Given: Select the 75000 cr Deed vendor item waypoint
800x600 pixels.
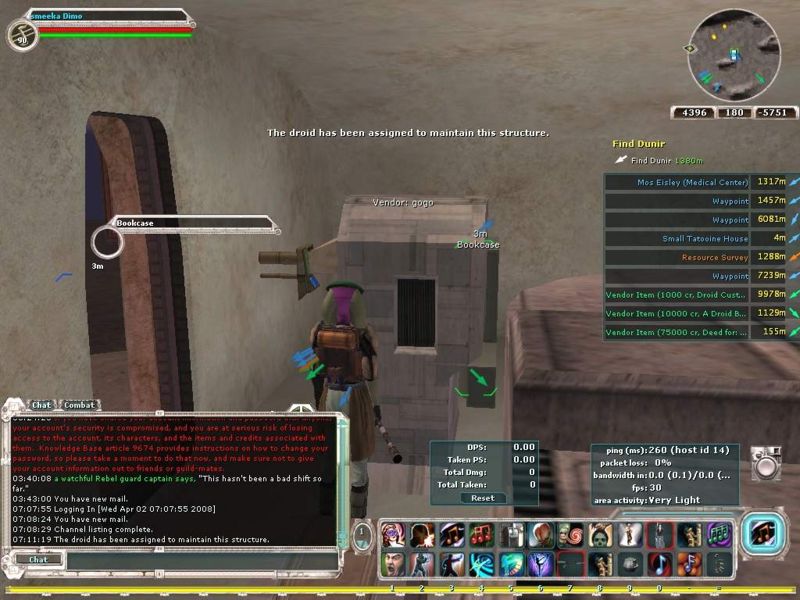Looking at the screenshot, I should click(676, 332).
